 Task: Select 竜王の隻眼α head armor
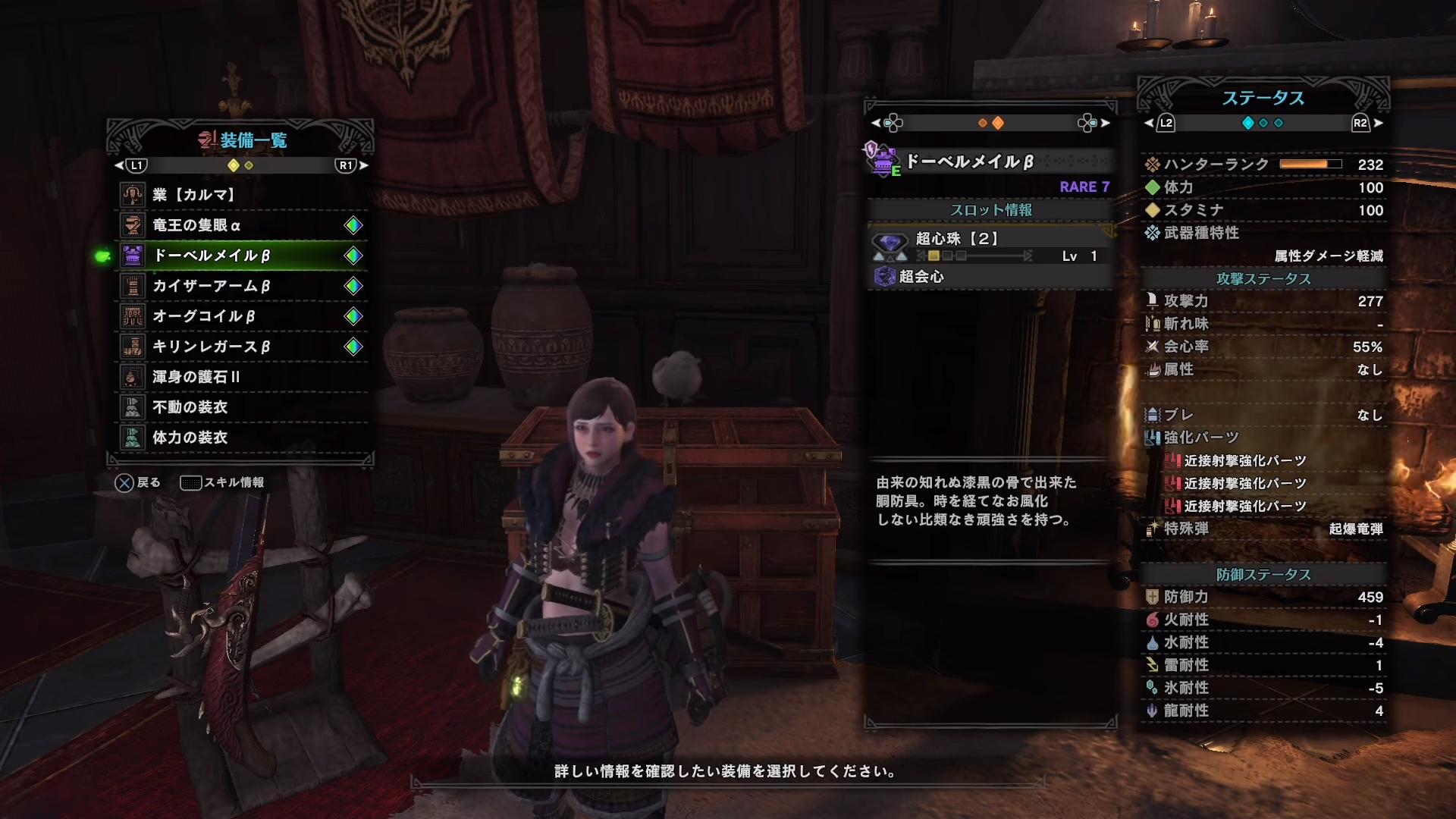coord(241,225)
